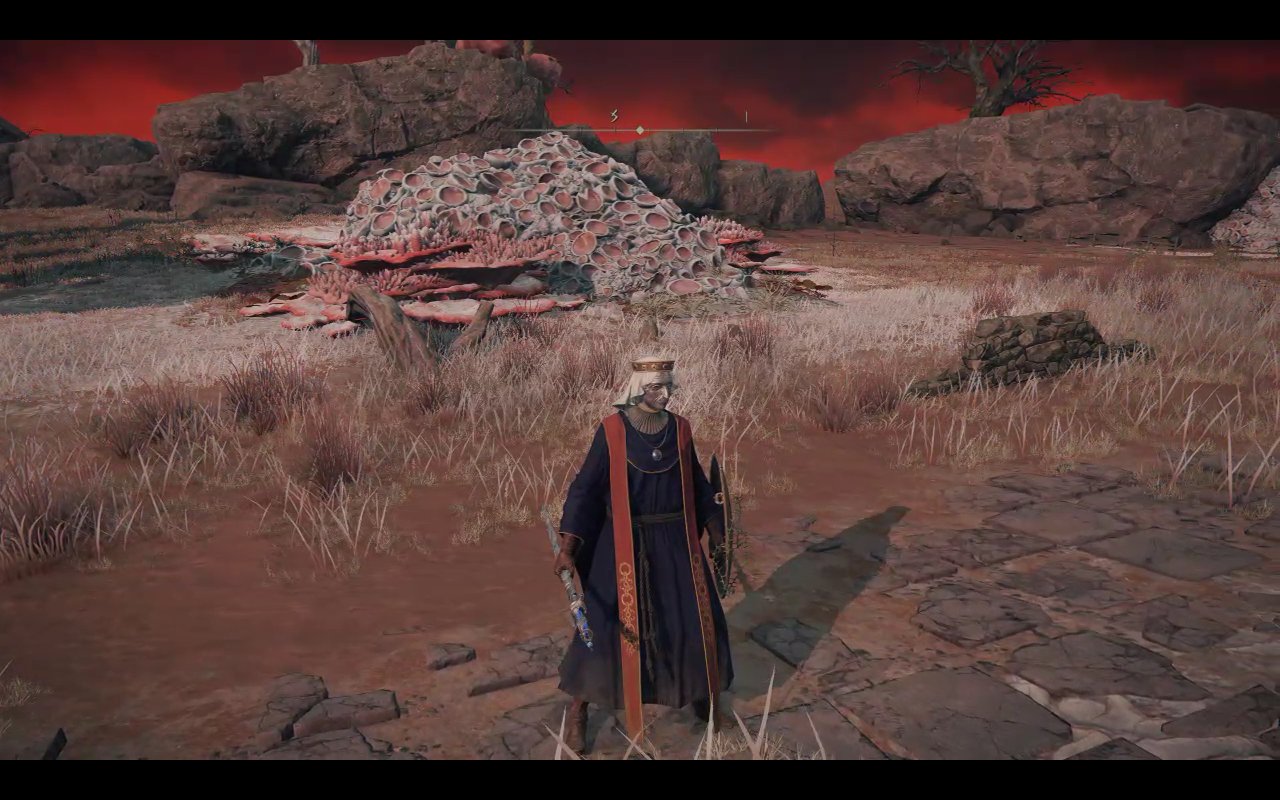Viewport: 1280px width, 800px height.
Task: Click the compass bar's south marker
Action: [x=614, y=117]
